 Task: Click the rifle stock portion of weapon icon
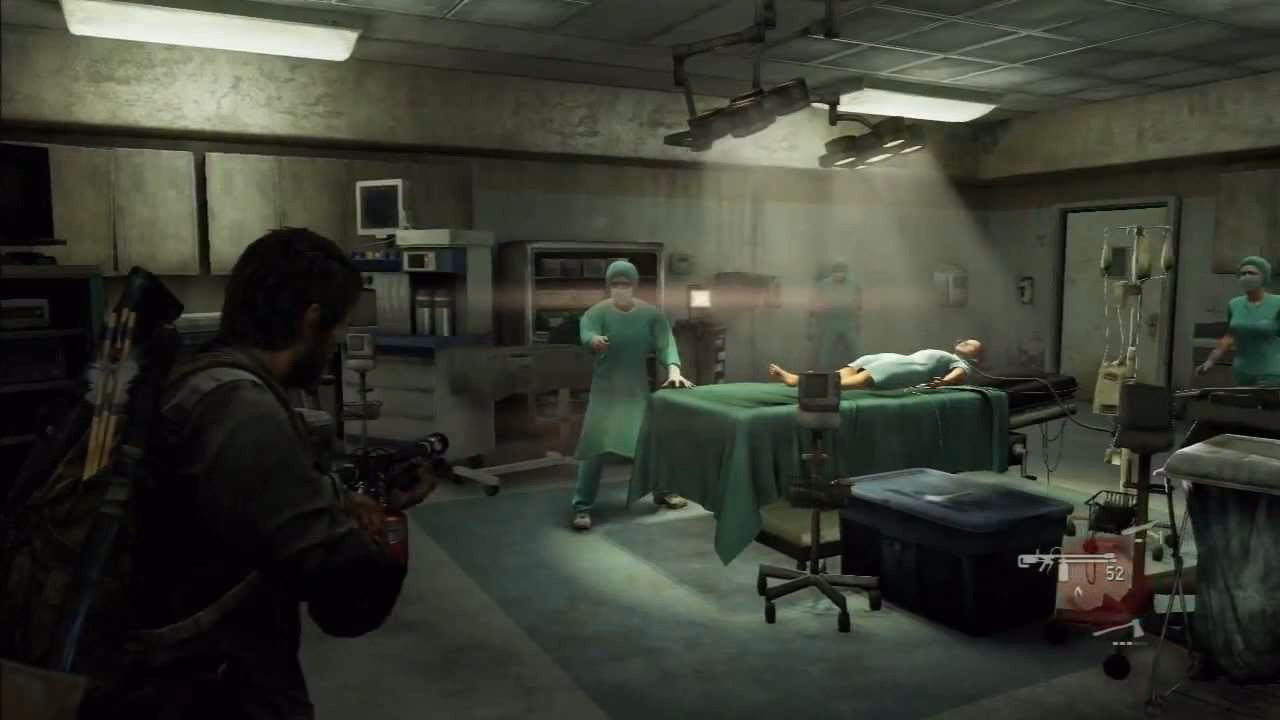1024,560
